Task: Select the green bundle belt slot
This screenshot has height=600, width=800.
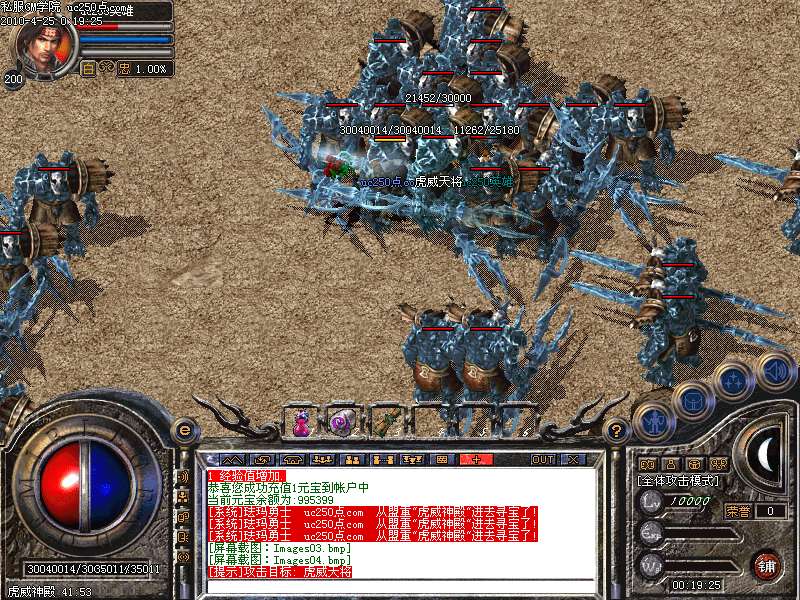Action: (x=381, y=420)
